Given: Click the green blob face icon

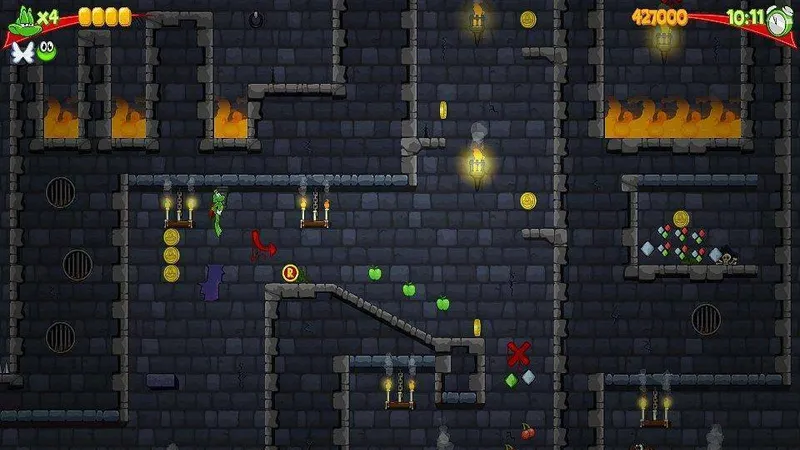Looking at the screenshot, I should pyautogui.click(x=46, y=51).
